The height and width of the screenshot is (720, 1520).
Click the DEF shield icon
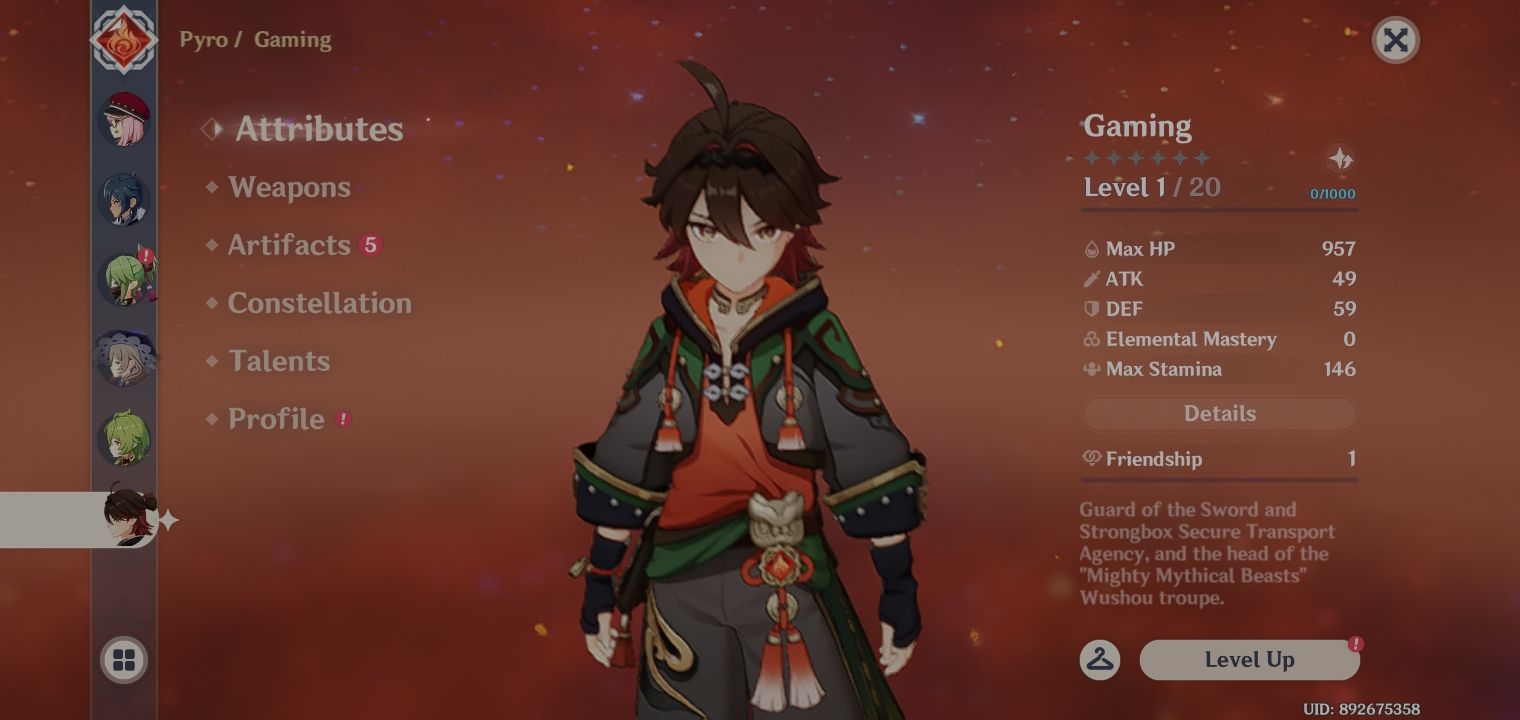click(1092, 309)
